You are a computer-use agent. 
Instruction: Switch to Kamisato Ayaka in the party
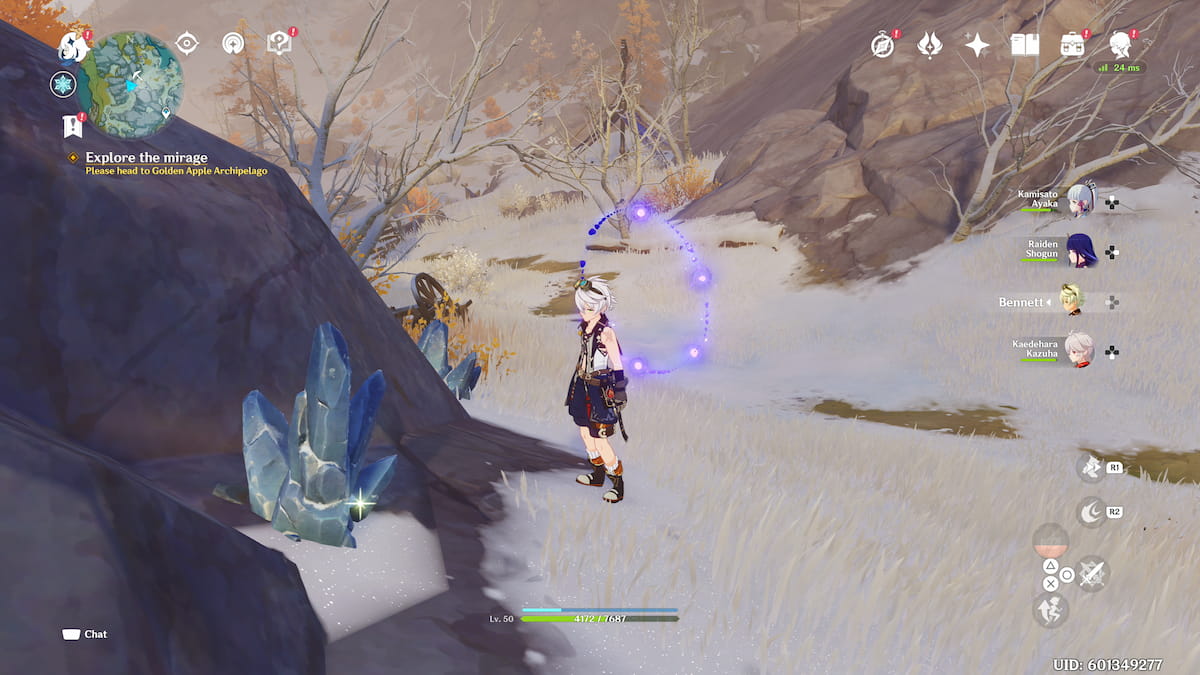[x=1080, y=201]
